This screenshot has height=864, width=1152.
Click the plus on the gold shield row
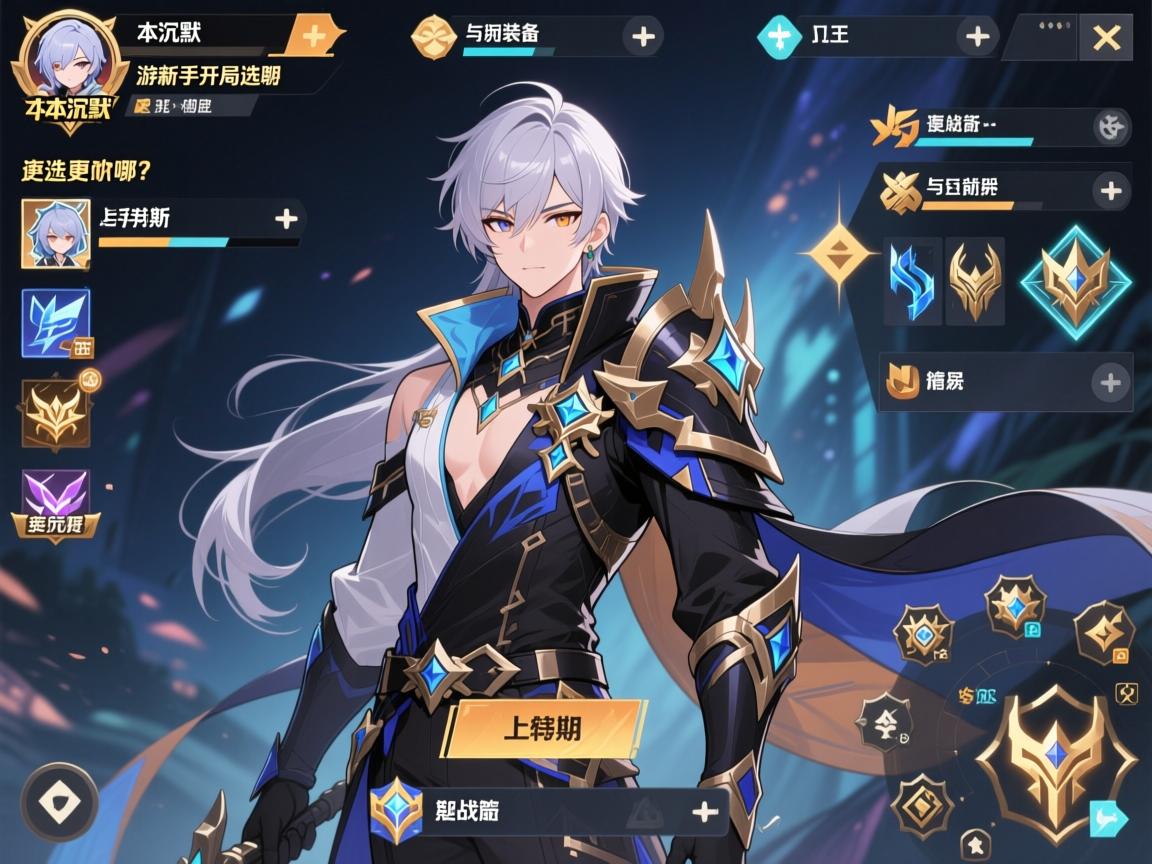click(1110, 381)
